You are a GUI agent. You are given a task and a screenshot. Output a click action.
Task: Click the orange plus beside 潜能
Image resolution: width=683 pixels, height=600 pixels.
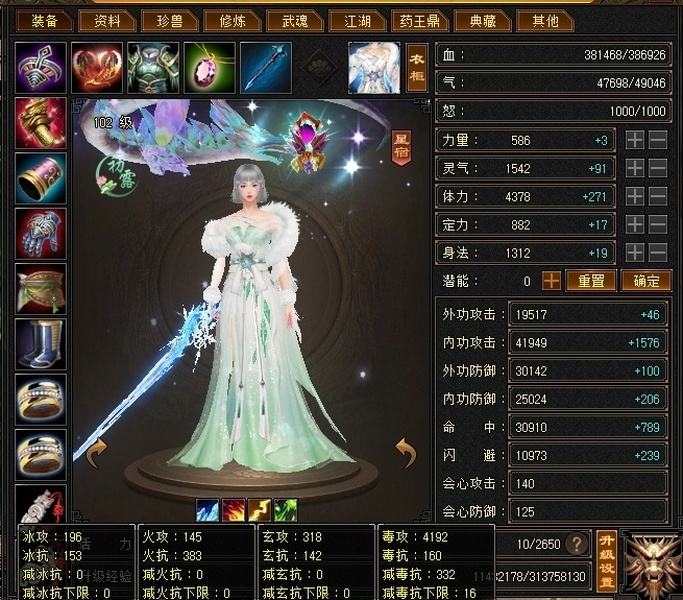click(x=551, y=281)
